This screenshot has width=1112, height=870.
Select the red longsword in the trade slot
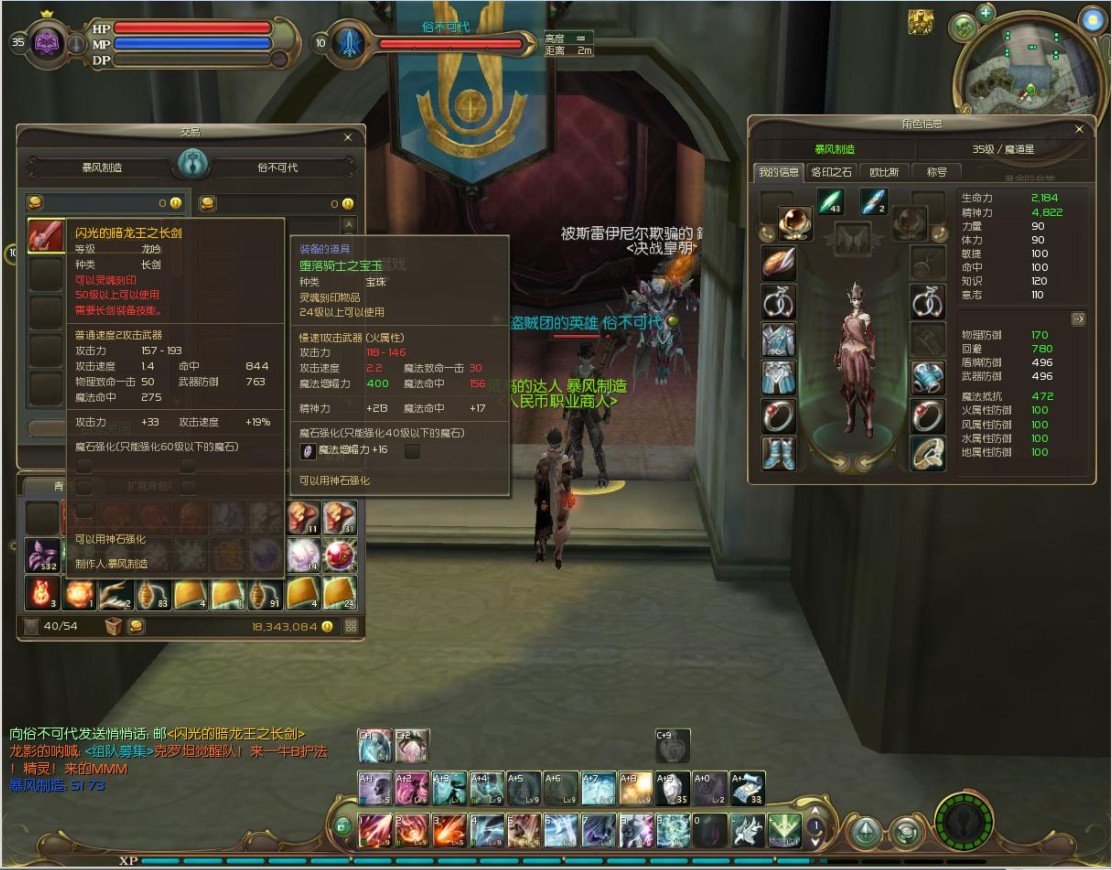[45, 237]
